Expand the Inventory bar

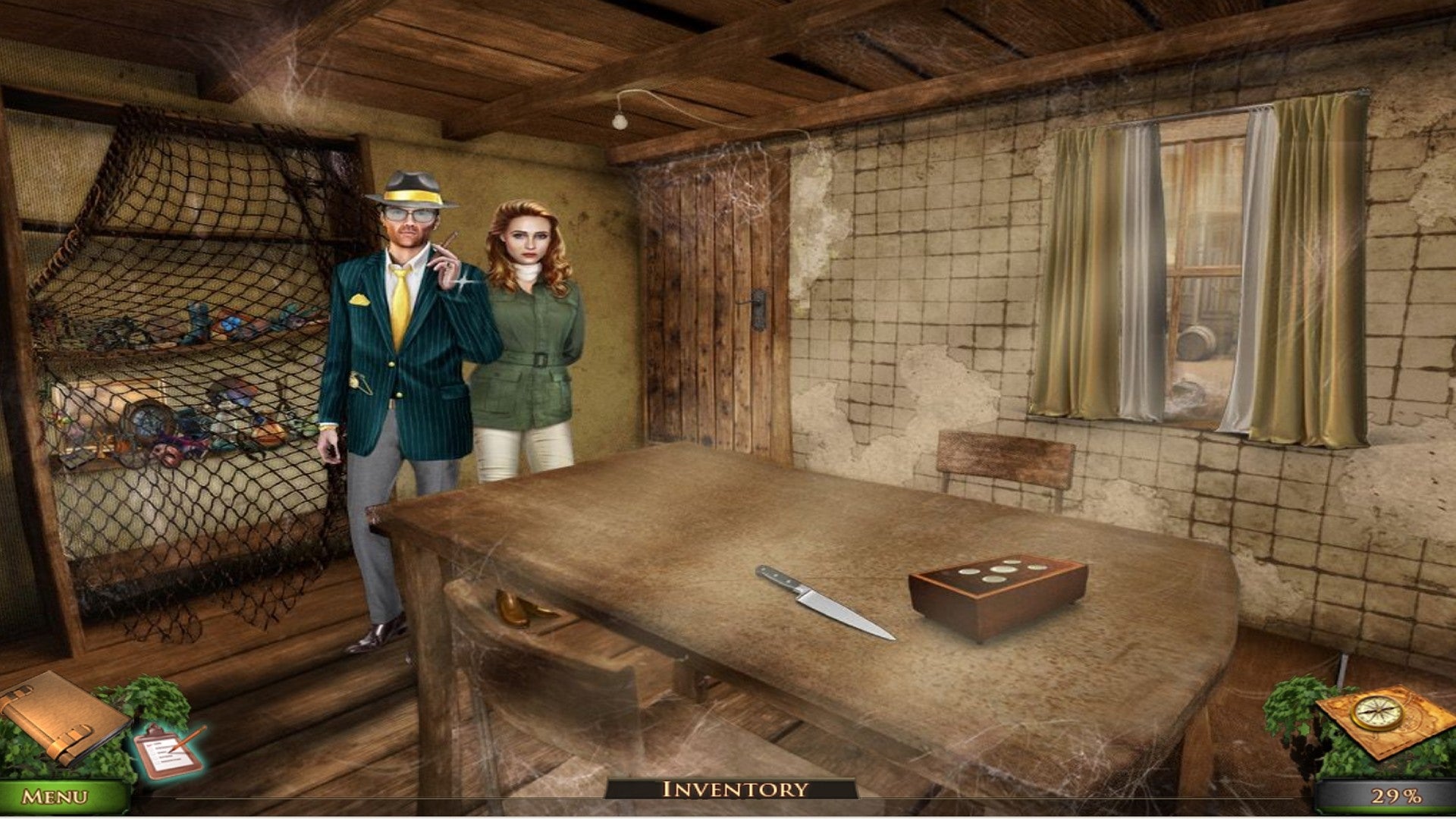coord(734,789)
